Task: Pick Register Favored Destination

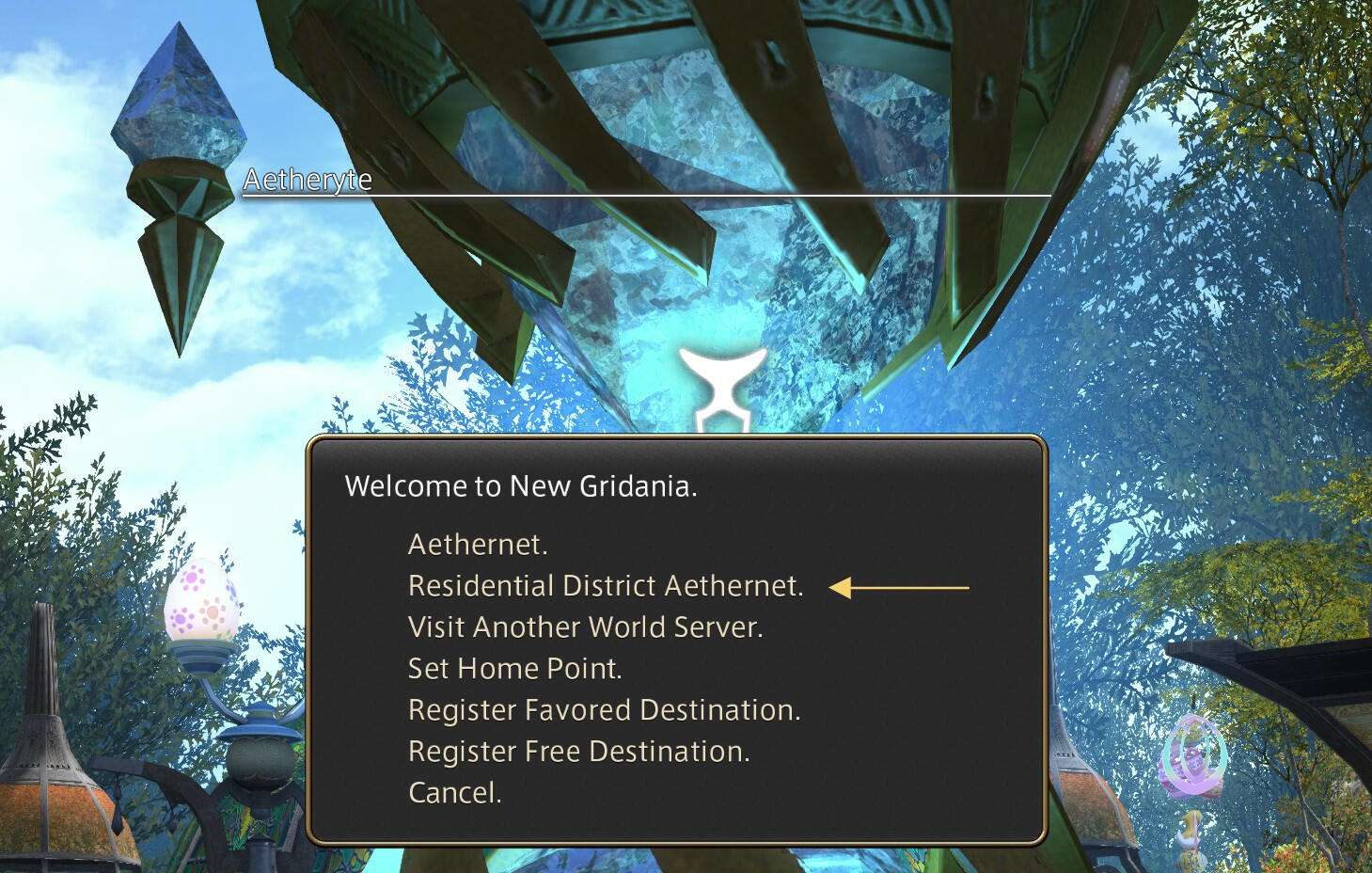Action: (x=604, y=710)
